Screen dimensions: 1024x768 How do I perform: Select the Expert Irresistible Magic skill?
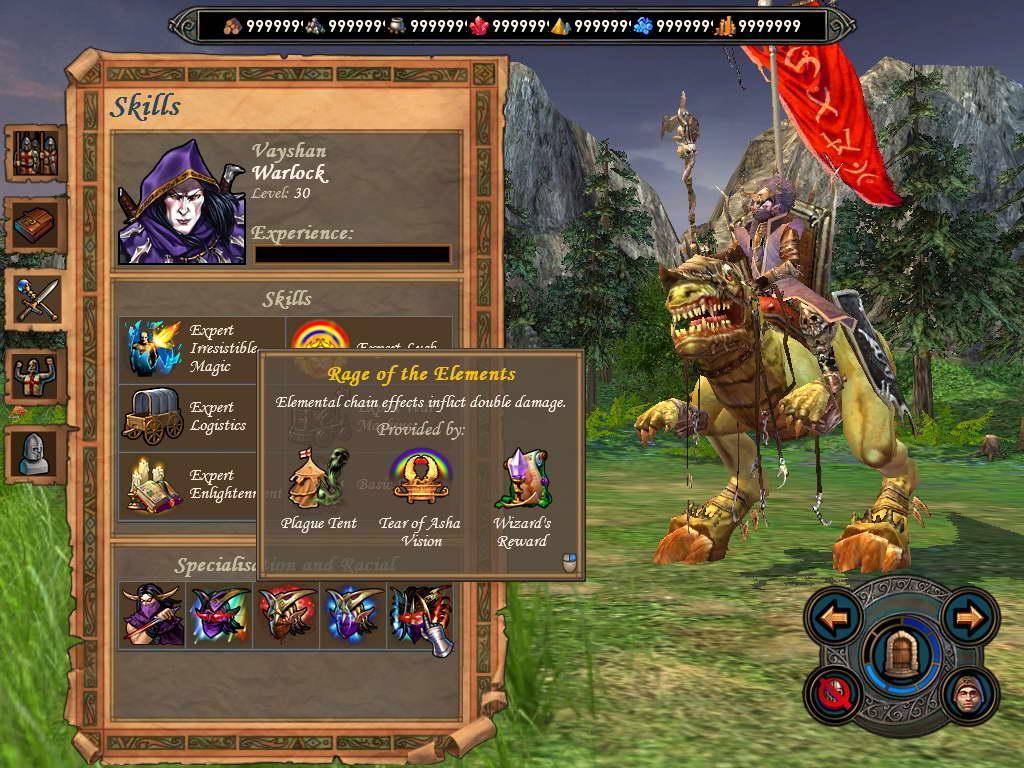(154, 349)
